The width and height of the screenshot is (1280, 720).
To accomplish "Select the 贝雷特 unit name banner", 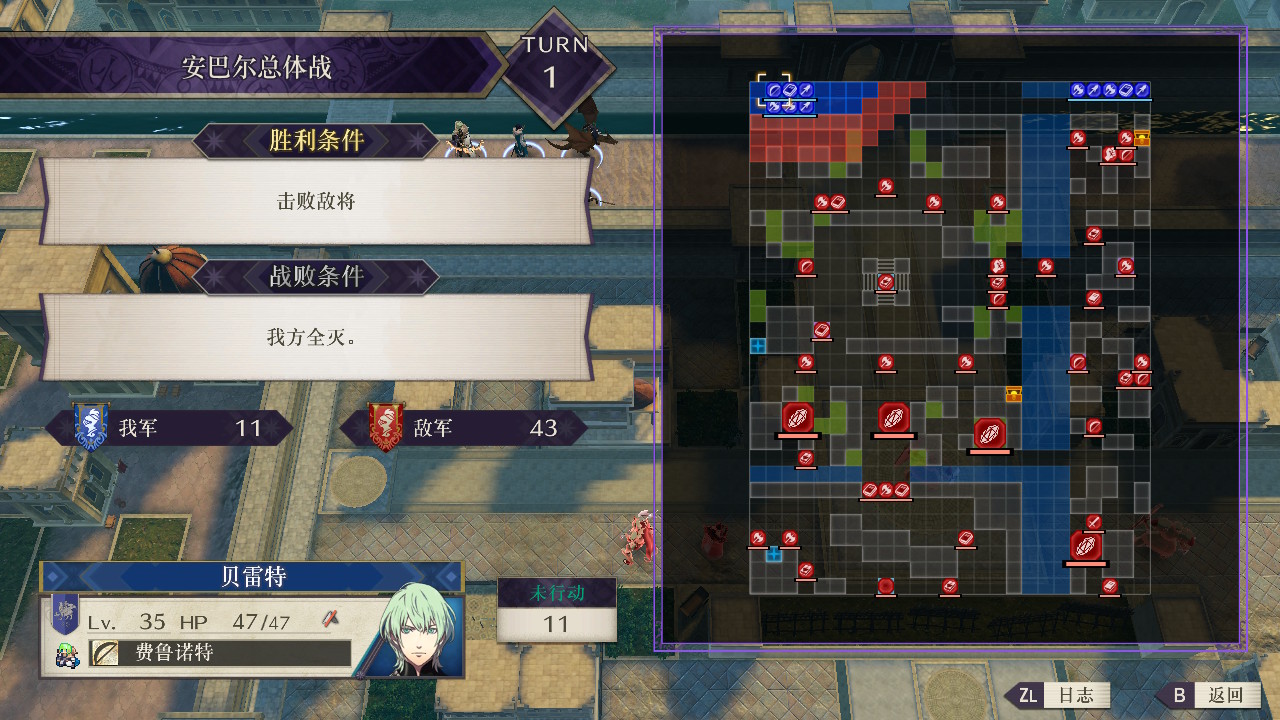I will coord(252,577).
